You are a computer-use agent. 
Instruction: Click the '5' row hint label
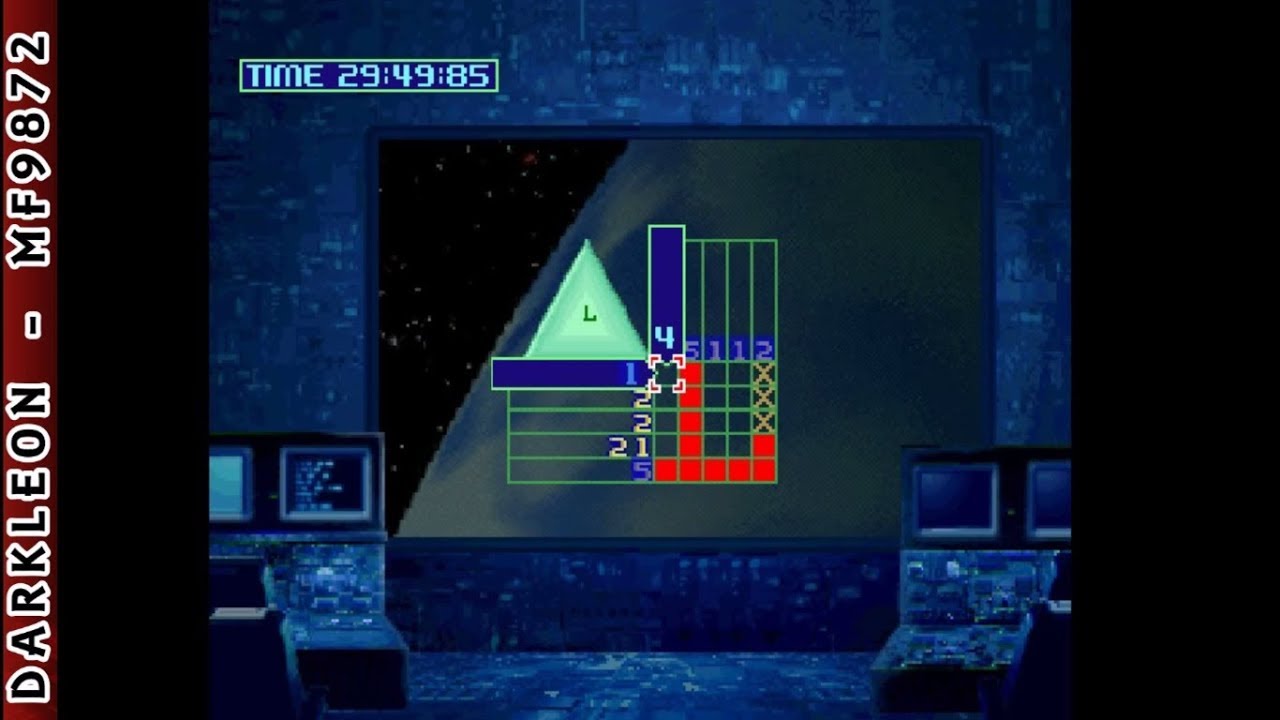tap(641, 470)
